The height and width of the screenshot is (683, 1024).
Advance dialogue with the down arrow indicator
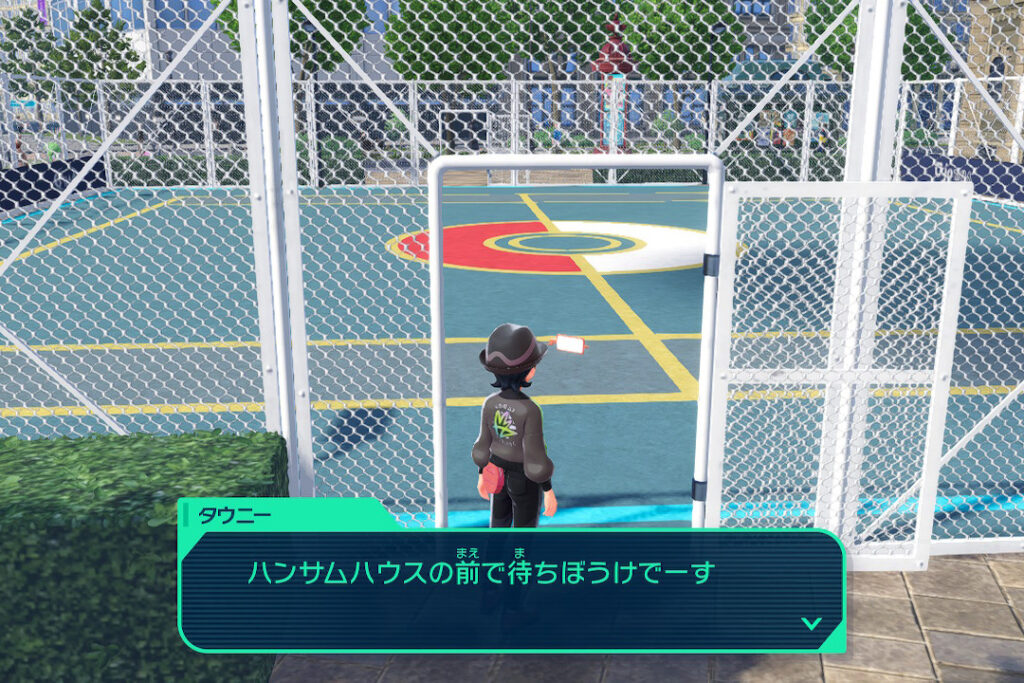(811, 622)
